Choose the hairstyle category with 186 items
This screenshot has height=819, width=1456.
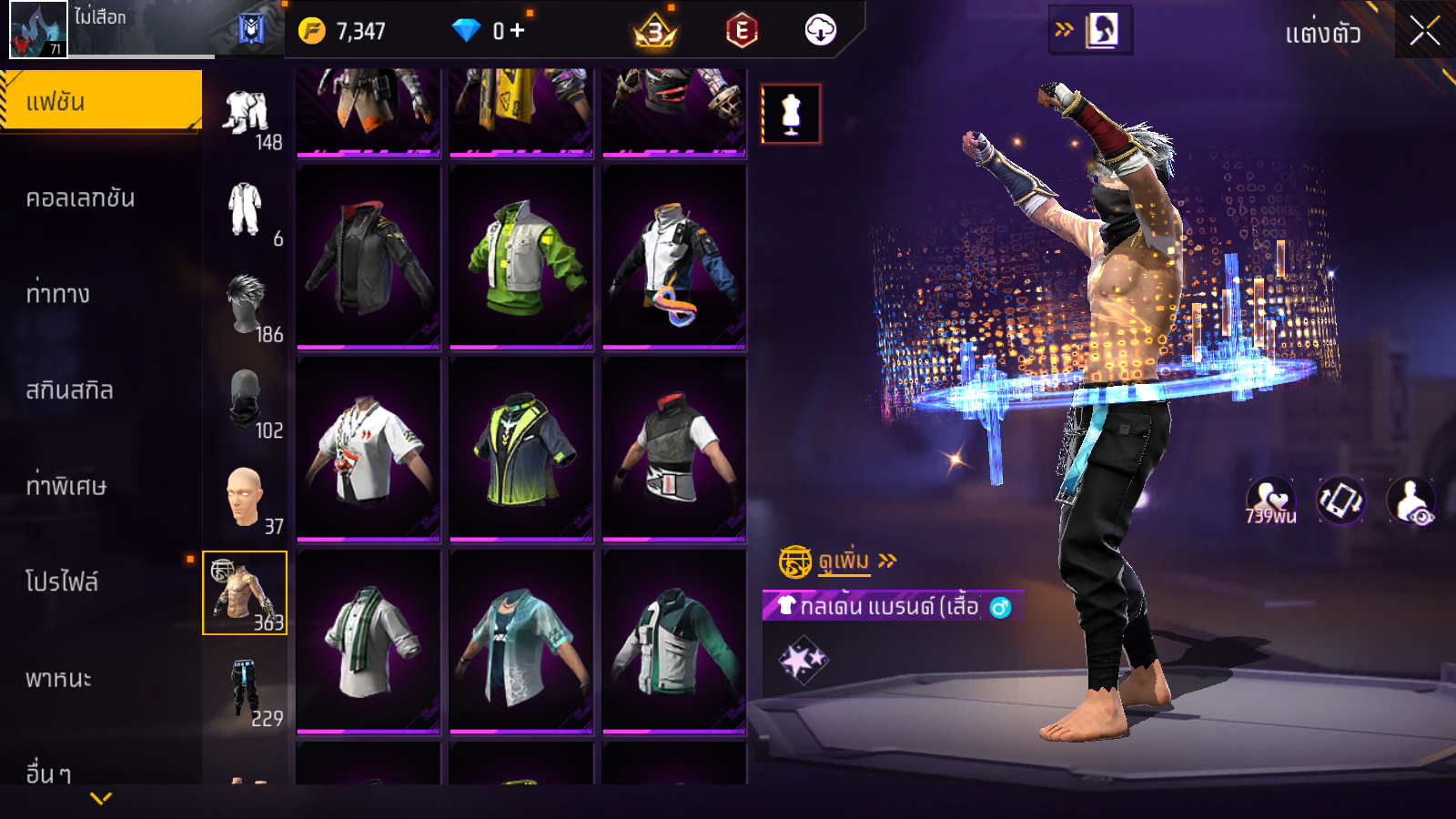point(246,307)
